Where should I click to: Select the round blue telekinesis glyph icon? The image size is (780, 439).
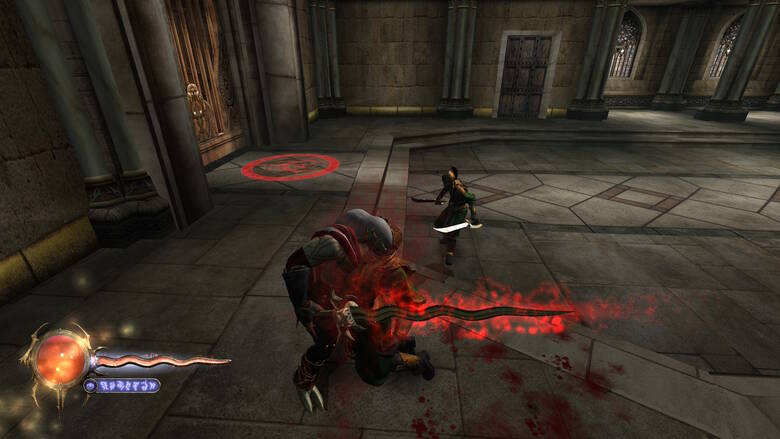[x=91, y=385]
